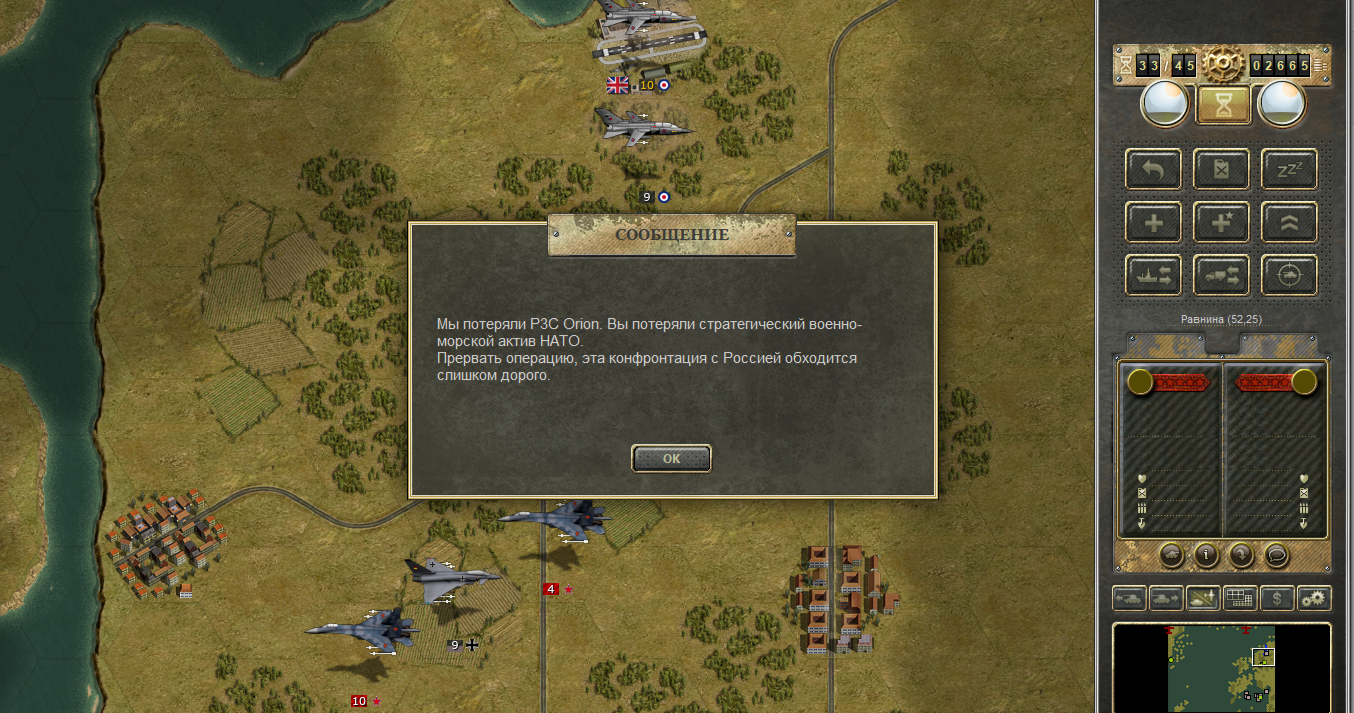1354x713 pixels.
Task: Put the unit to sleep with ZZZ
Action: pos(1288,169)
